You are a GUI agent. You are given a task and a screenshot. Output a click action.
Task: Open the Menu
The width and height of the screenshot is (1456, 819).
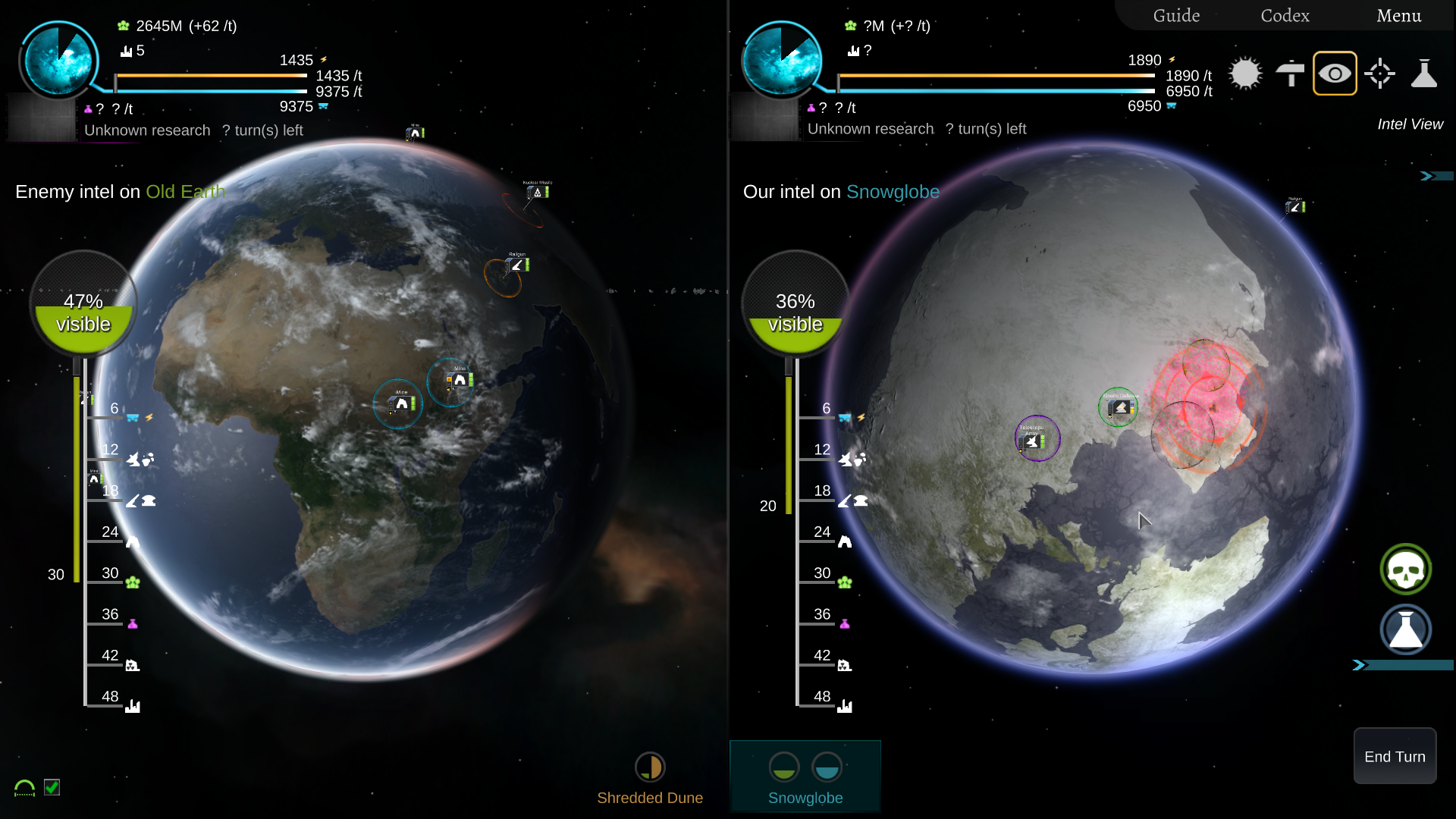[1398, 15]
